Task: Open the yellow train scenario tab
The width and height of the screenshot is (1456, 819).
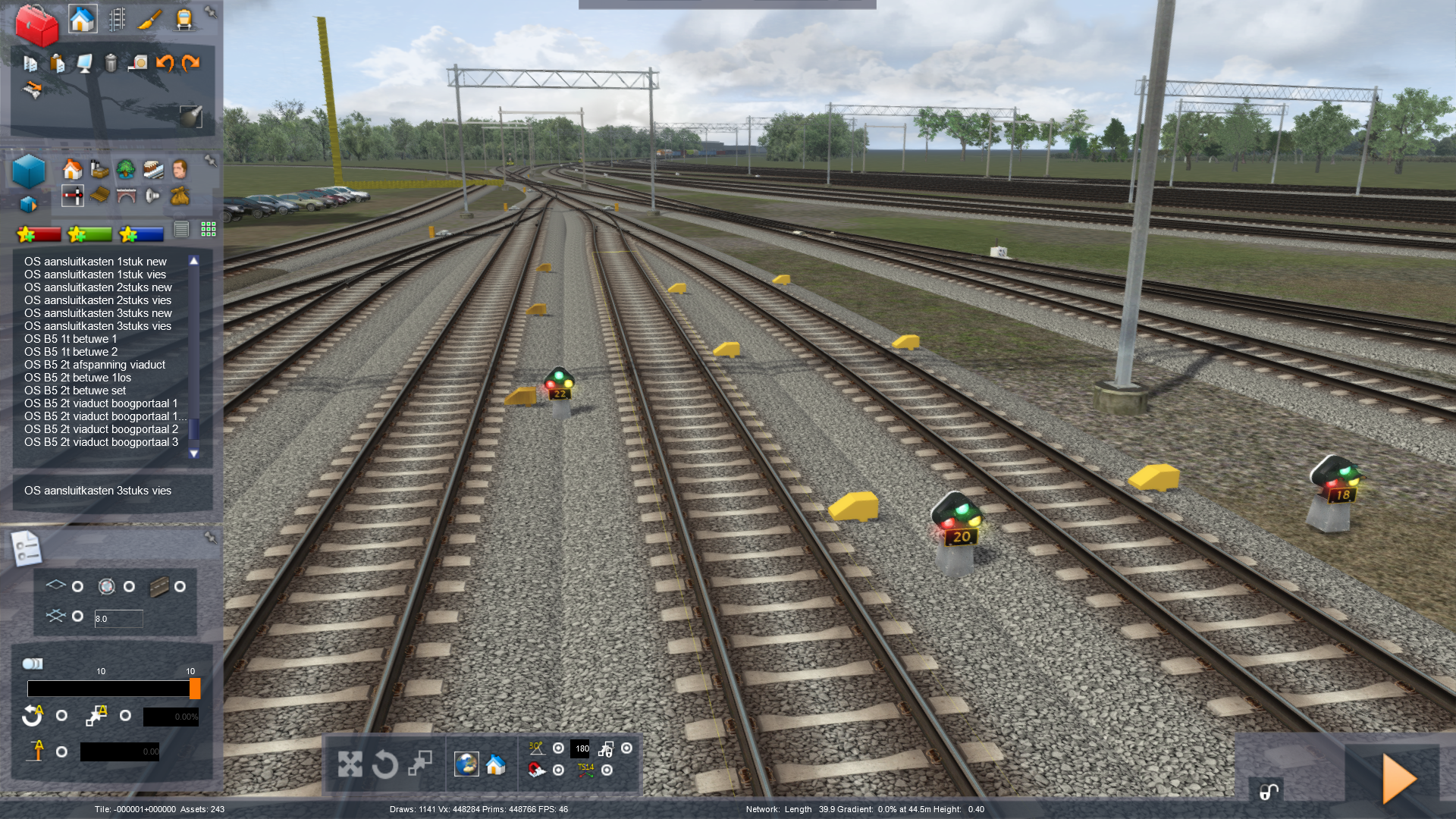Action: click(x=184, y=19)
